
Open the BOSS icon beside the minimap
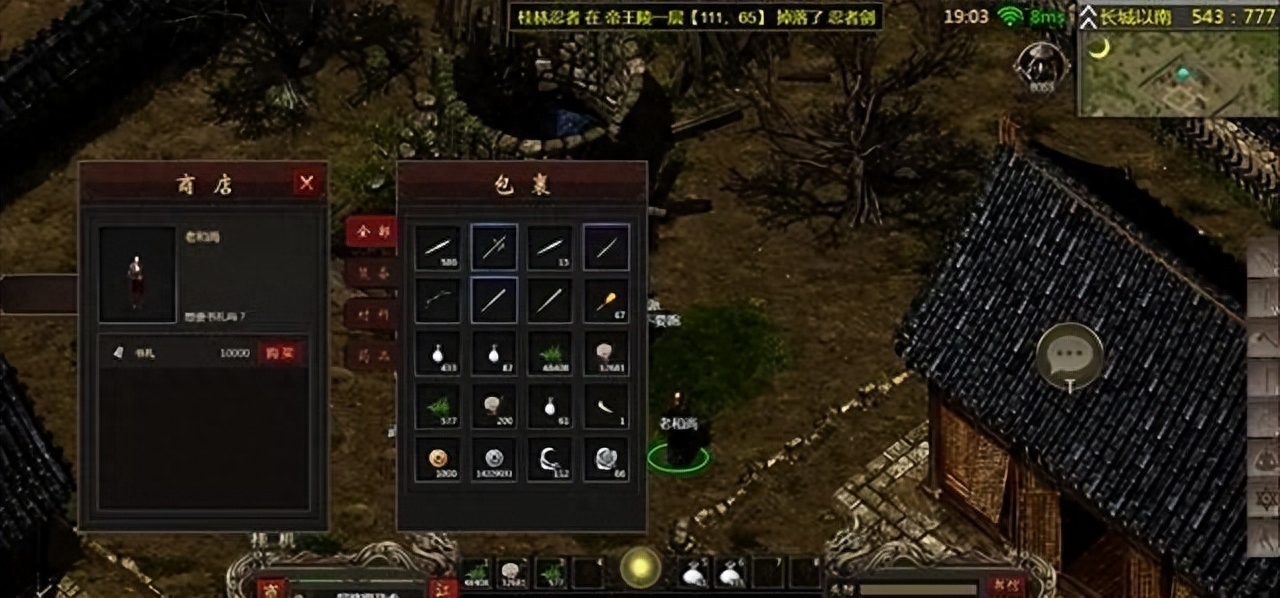(x=1042, y=64)
